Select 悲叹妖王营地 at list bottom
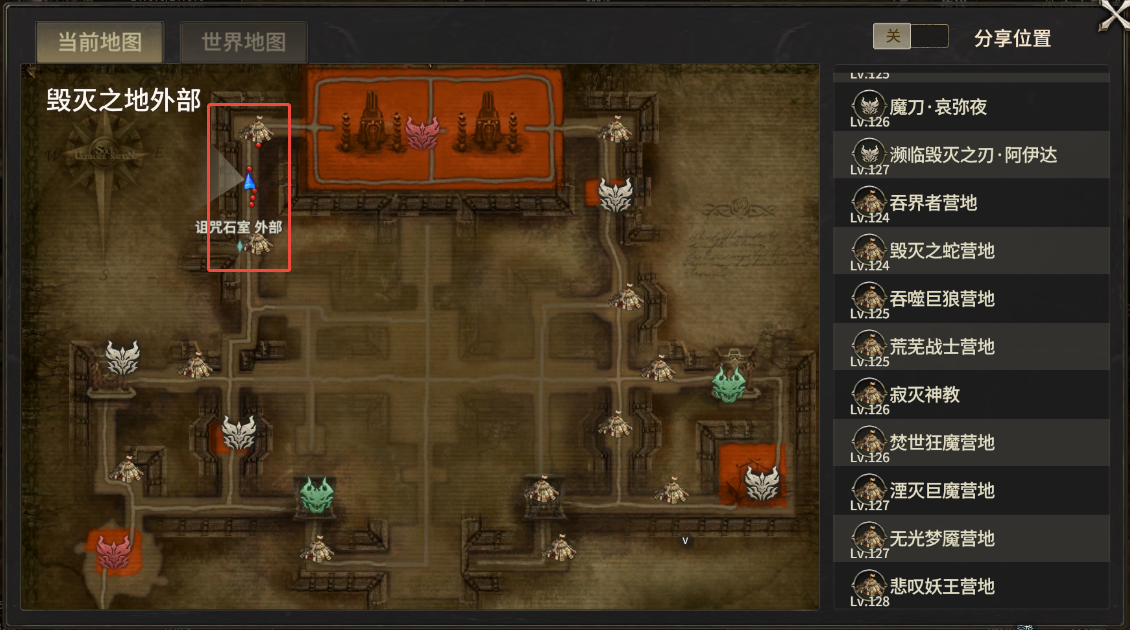This screenshot has height=630, width=1130. [941, 586]
